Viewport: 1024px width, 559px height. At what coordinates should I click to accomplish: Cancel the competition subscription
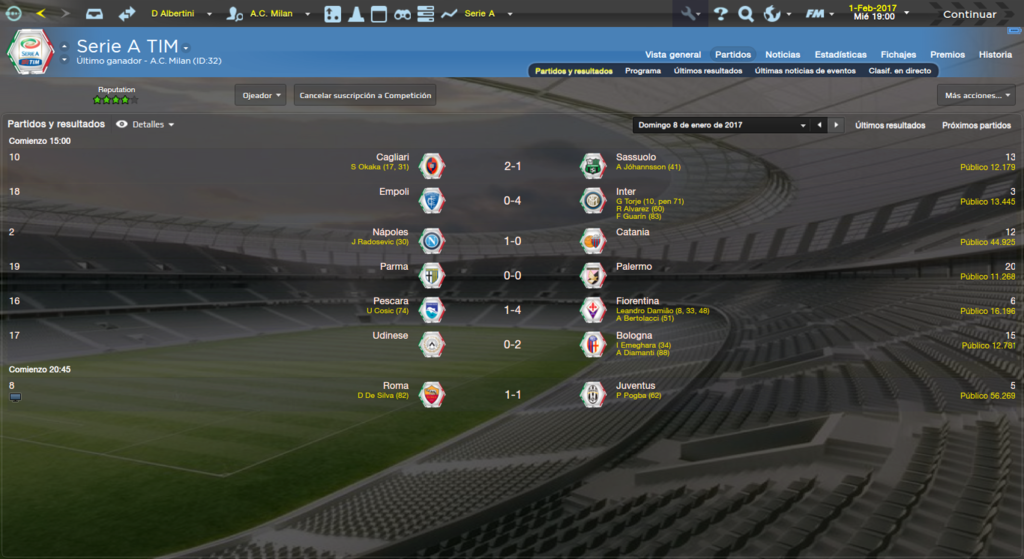click(x=365, y=95)
